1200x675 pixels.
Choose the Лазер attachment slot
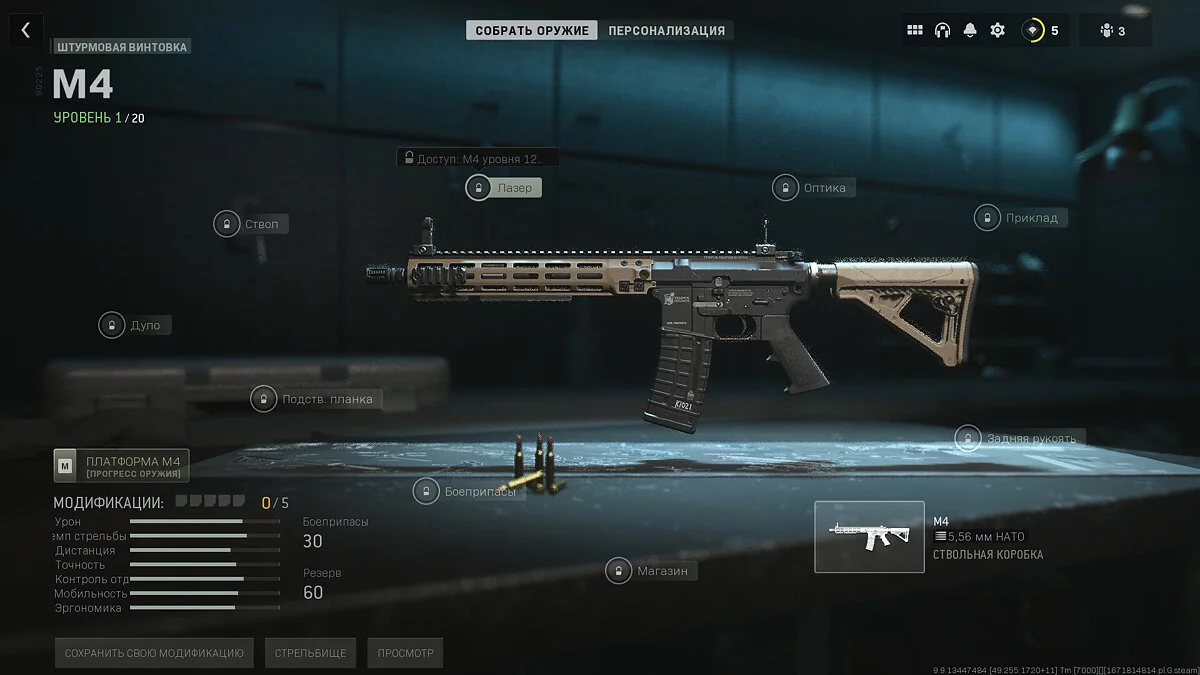pyautogui.click(x=504, y=187)
